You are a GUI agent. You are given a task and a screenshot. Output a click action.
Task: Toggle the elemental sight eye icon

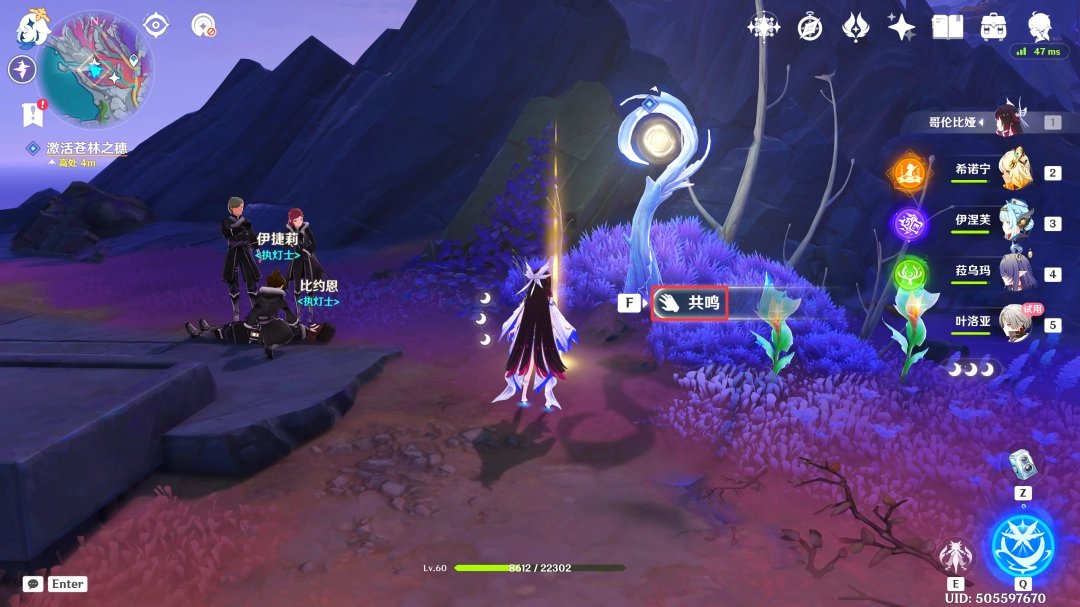pyautogui.click(x=155, y=25)
